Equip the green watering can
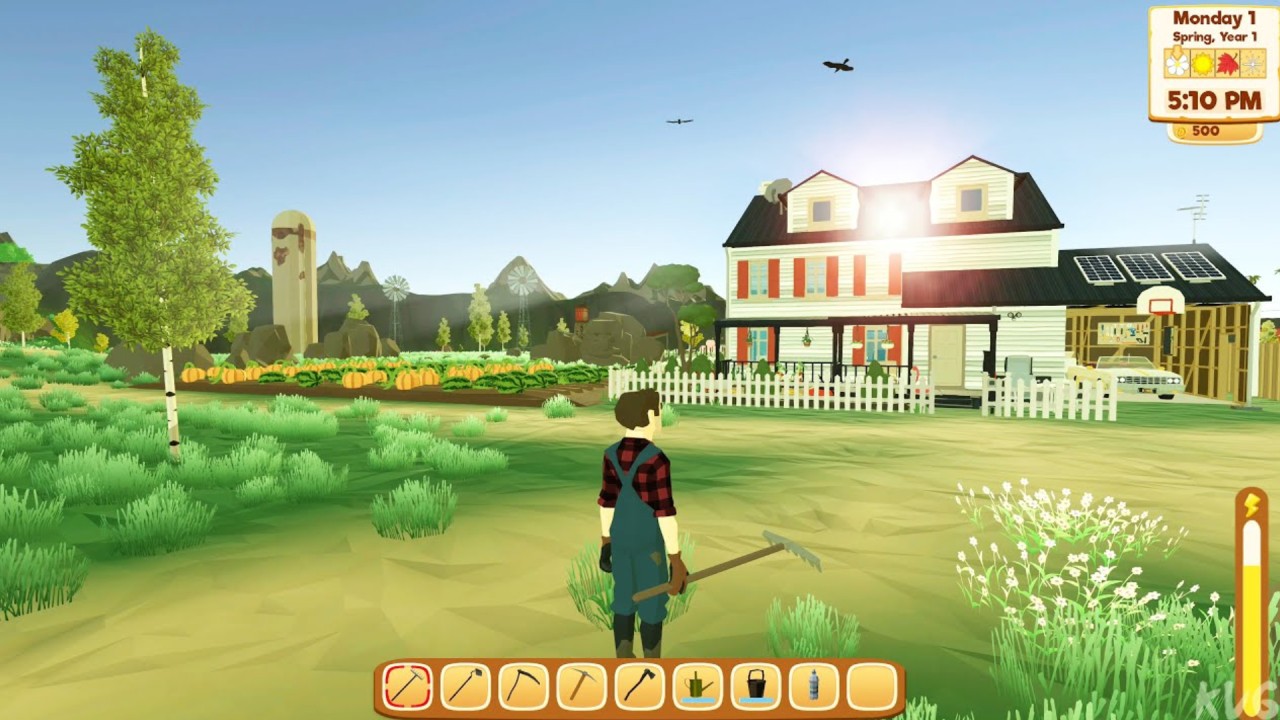Screen dimensions: 1280x720 (x=698, y=687)
